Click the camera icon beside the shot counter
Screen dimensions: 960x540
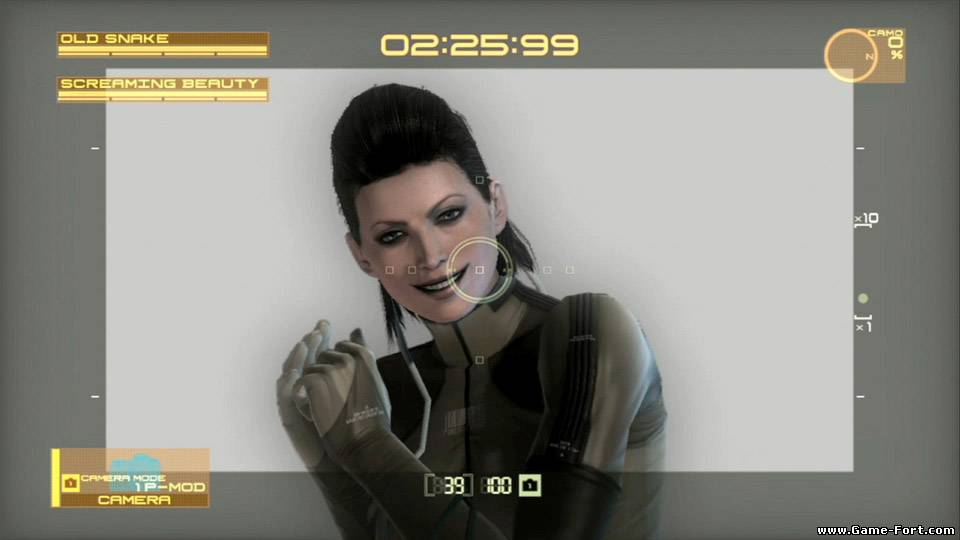coord(530,486)
